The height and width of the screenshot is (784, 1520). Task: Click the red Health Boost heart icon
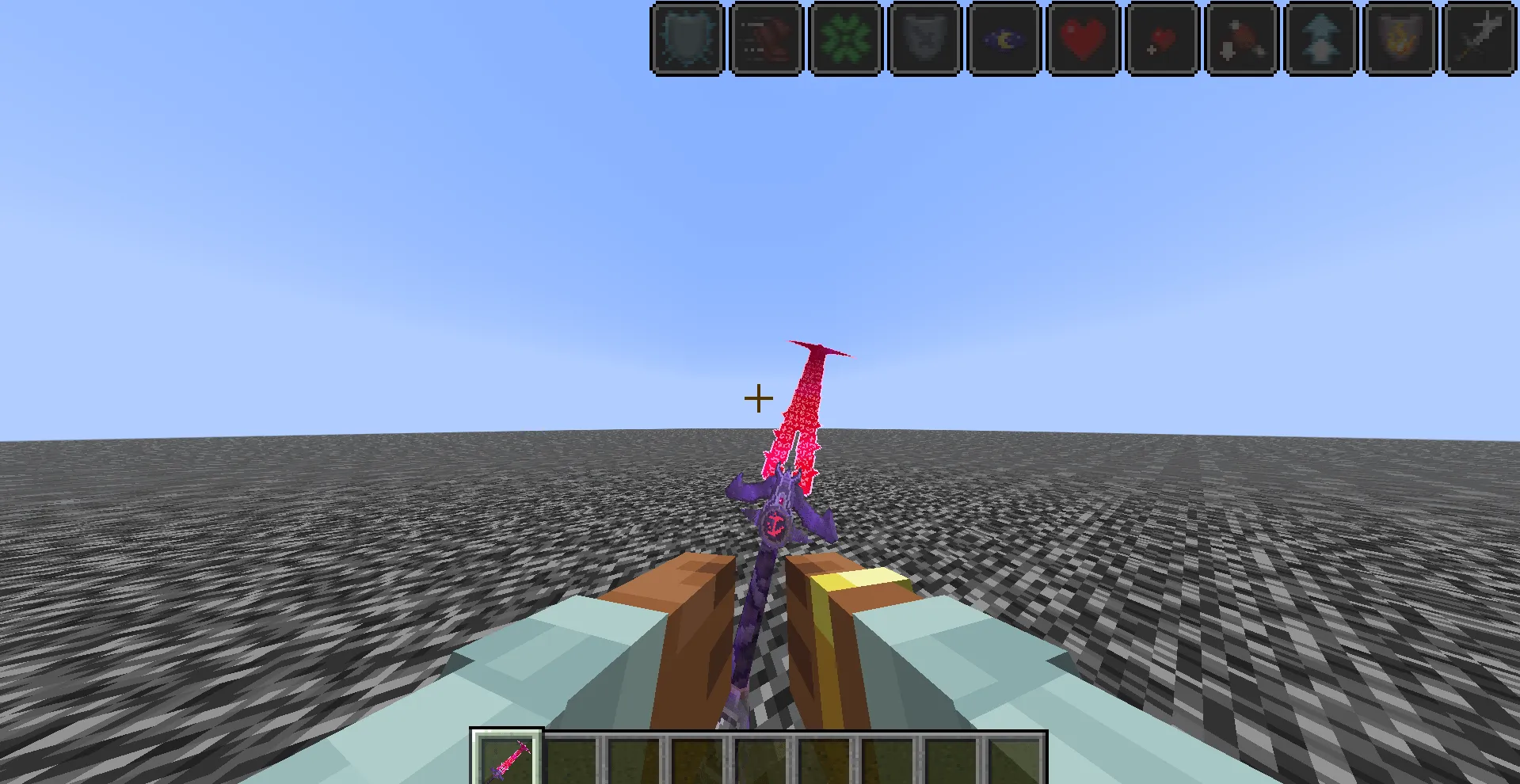(1083, 38)
